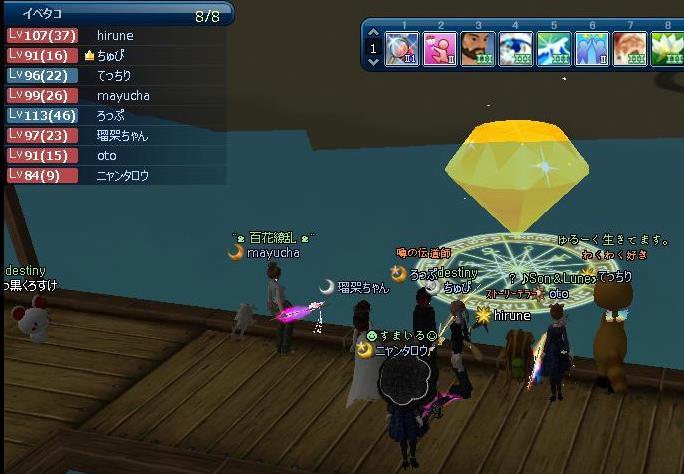Switch hotbar page with the down arrow
684x474 pixels.
click(x=373, y=60)
